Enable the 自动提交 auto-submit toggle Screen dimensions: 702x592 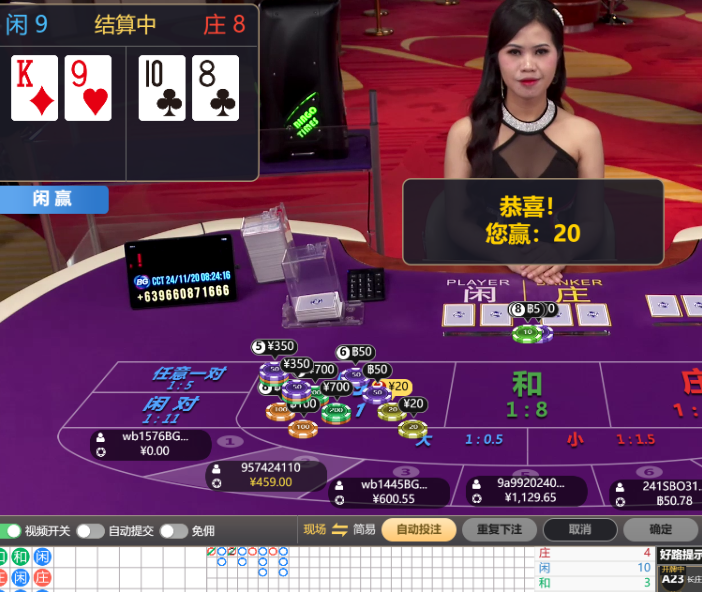click(90, 531)
